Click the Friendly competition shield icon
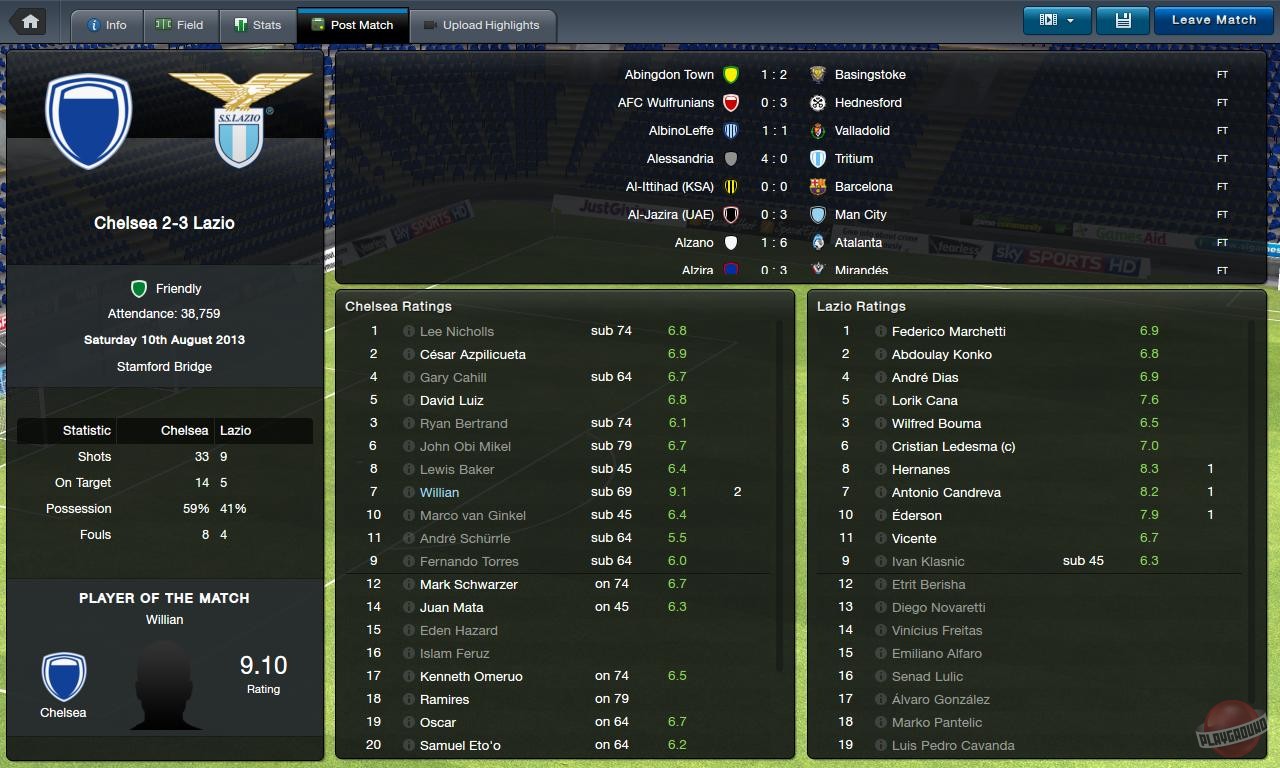1280x768 pixels. point(139,289)
